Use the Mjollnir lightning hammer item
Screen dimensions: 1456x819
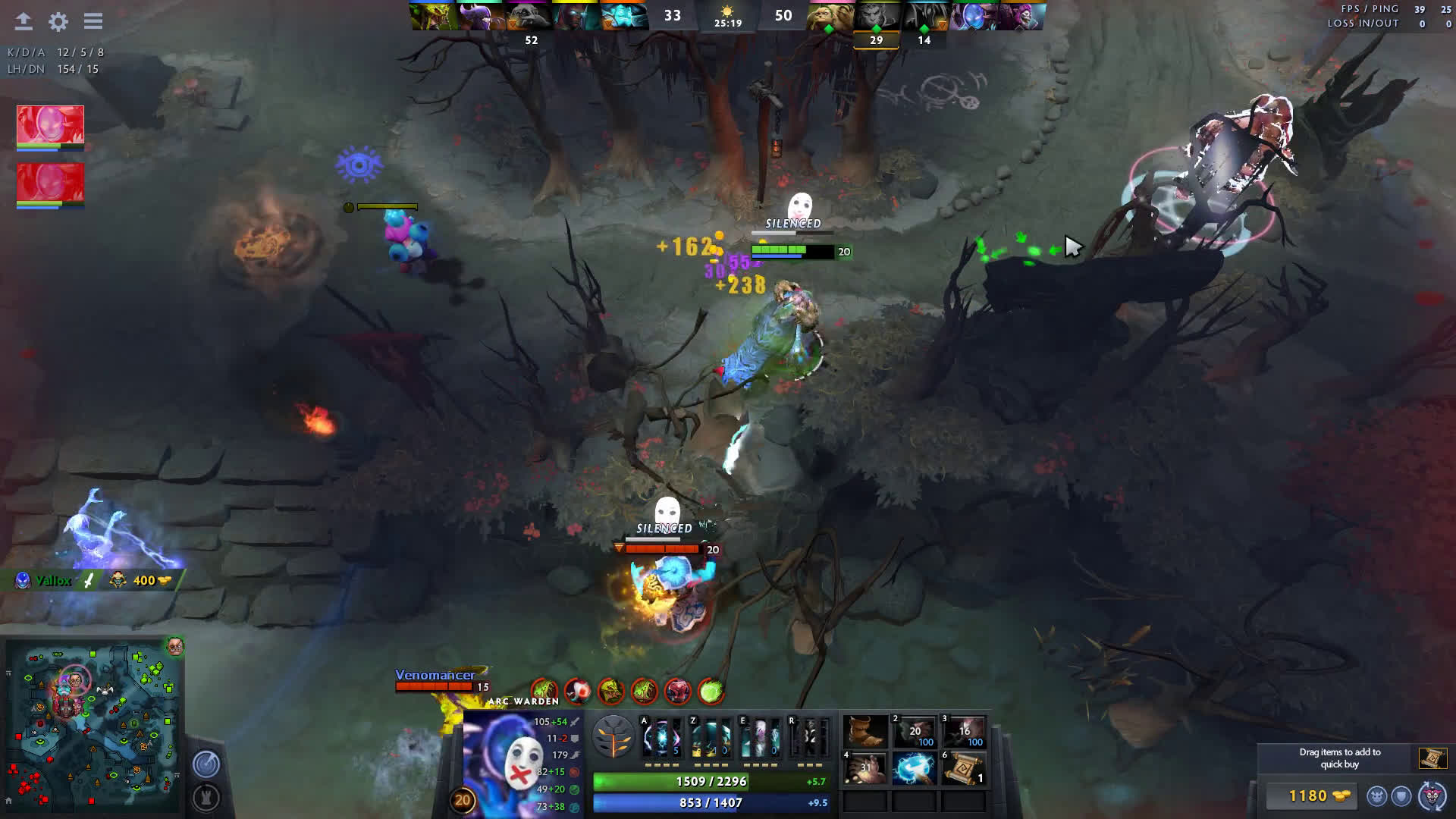click(914, 769)
